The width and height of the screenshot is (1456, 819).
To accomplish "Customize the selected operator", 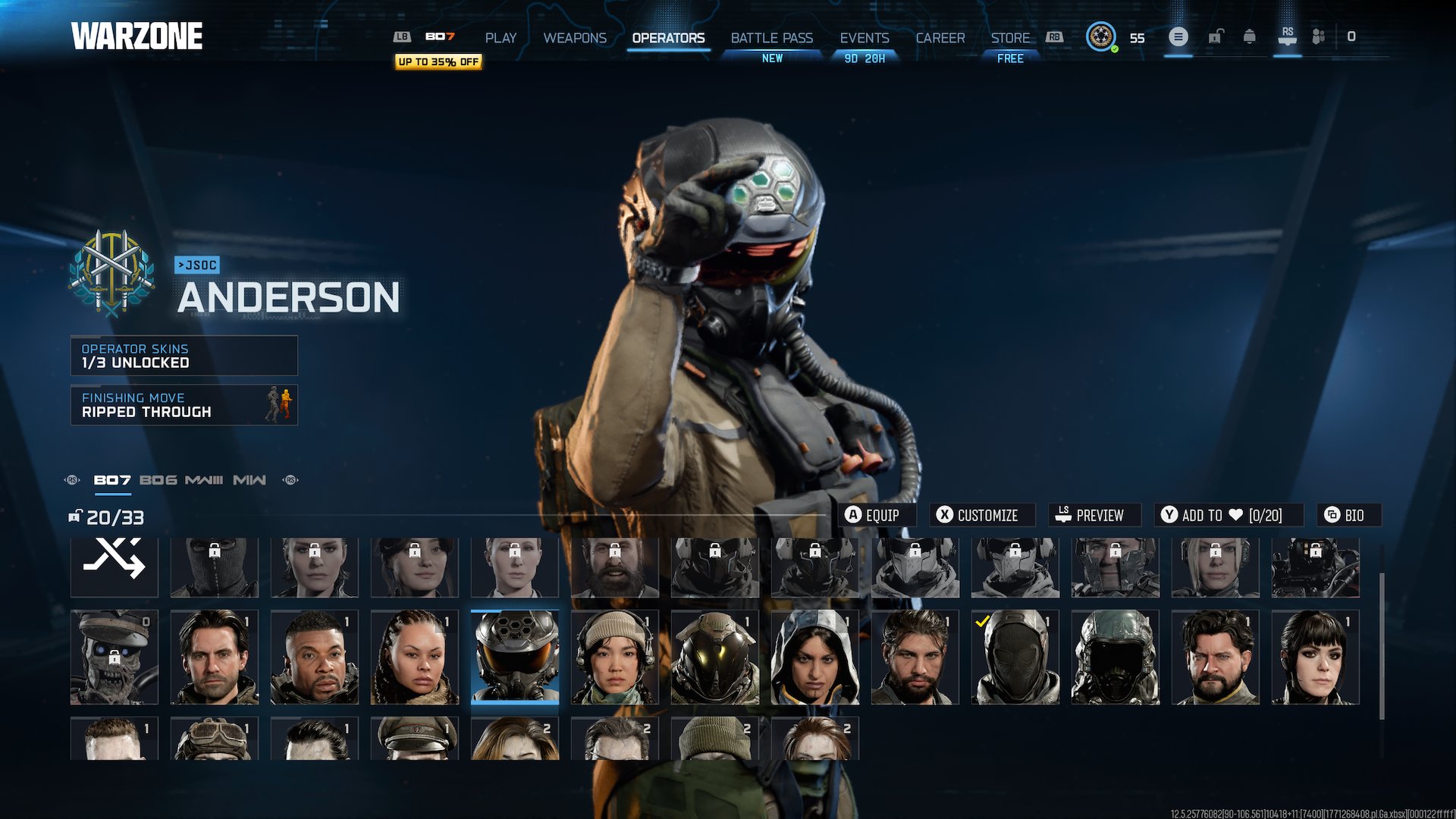I will (984, 515).
